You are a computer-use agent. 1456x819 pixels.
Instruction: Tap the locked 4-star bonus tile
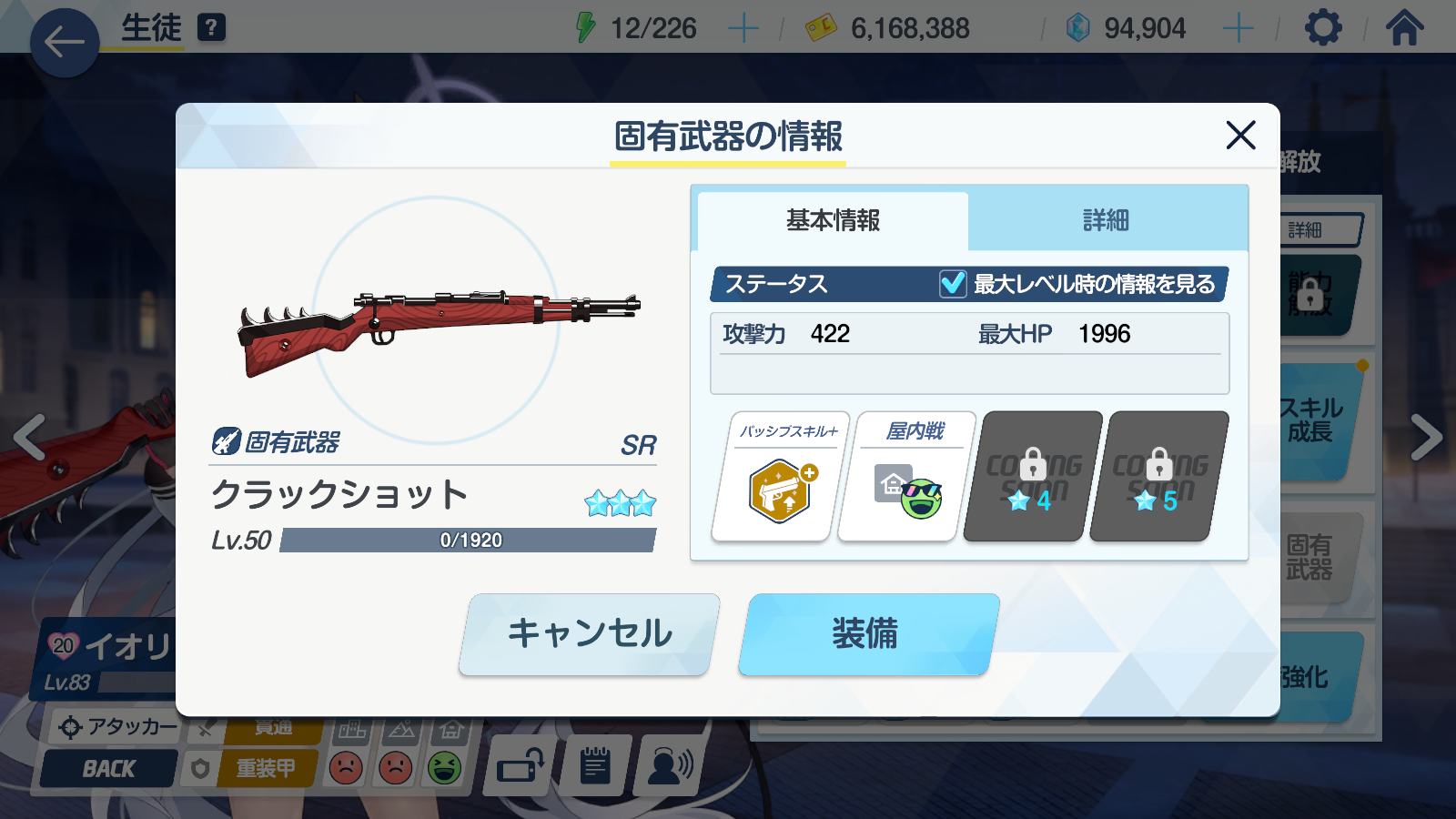(1032, 478)
